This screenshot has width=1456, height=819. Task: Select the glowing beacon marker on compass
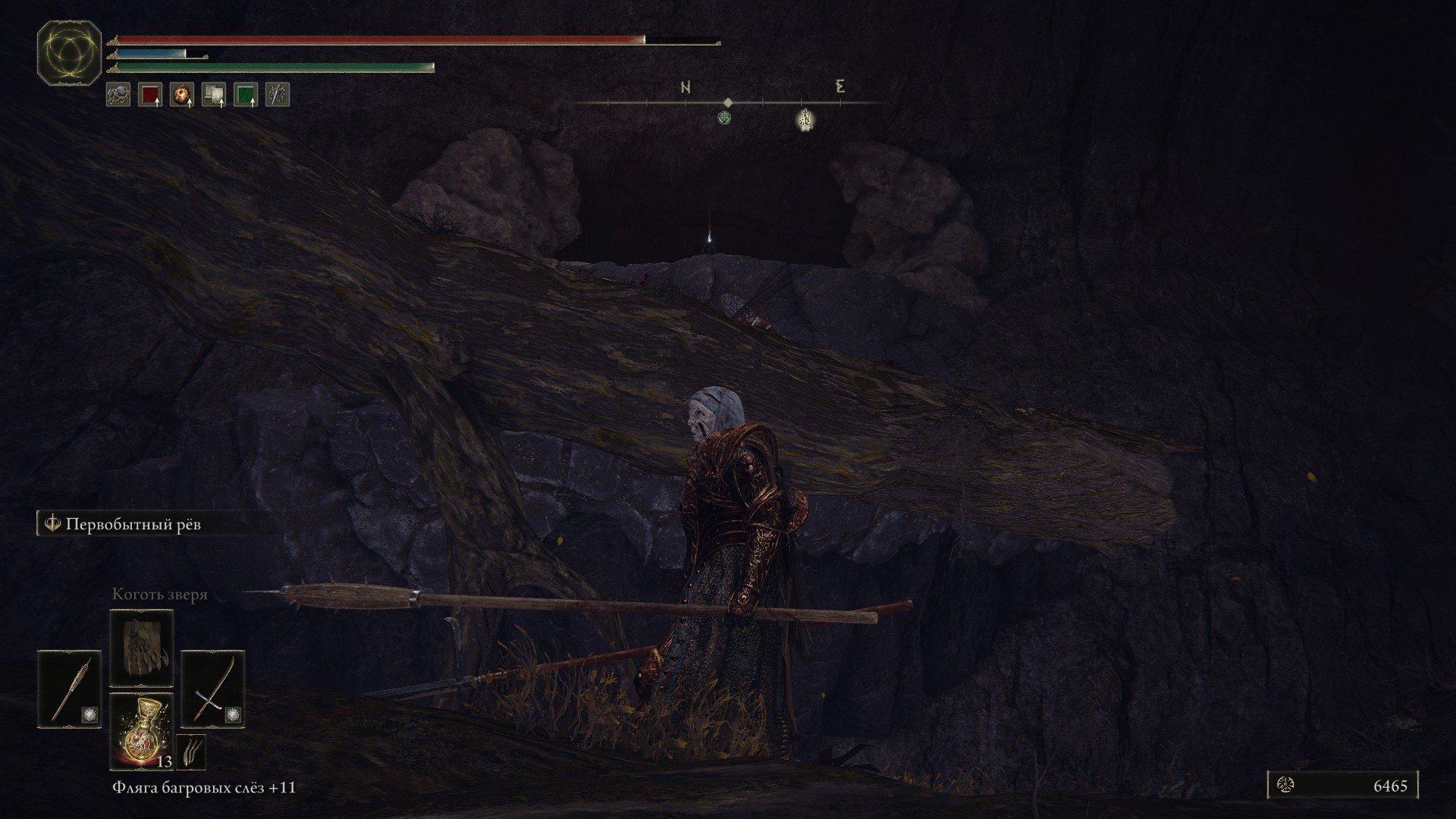click(x=805, y=119)
